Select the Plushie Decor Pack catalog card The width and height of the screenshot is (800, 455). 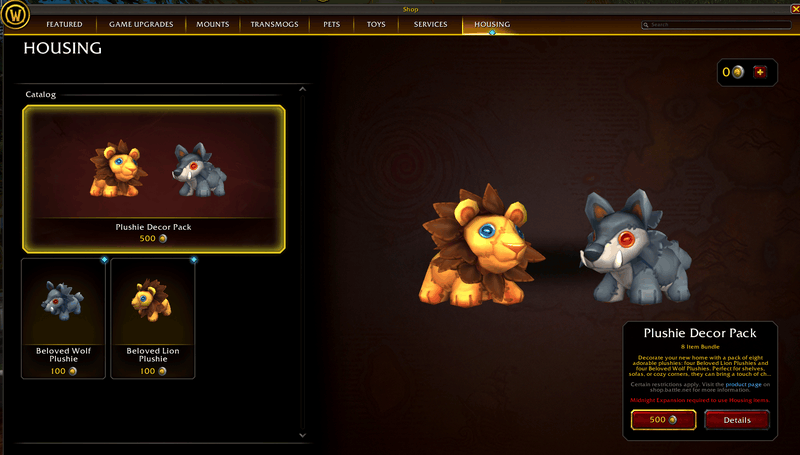pyautogui.click(x=154, y=177)
